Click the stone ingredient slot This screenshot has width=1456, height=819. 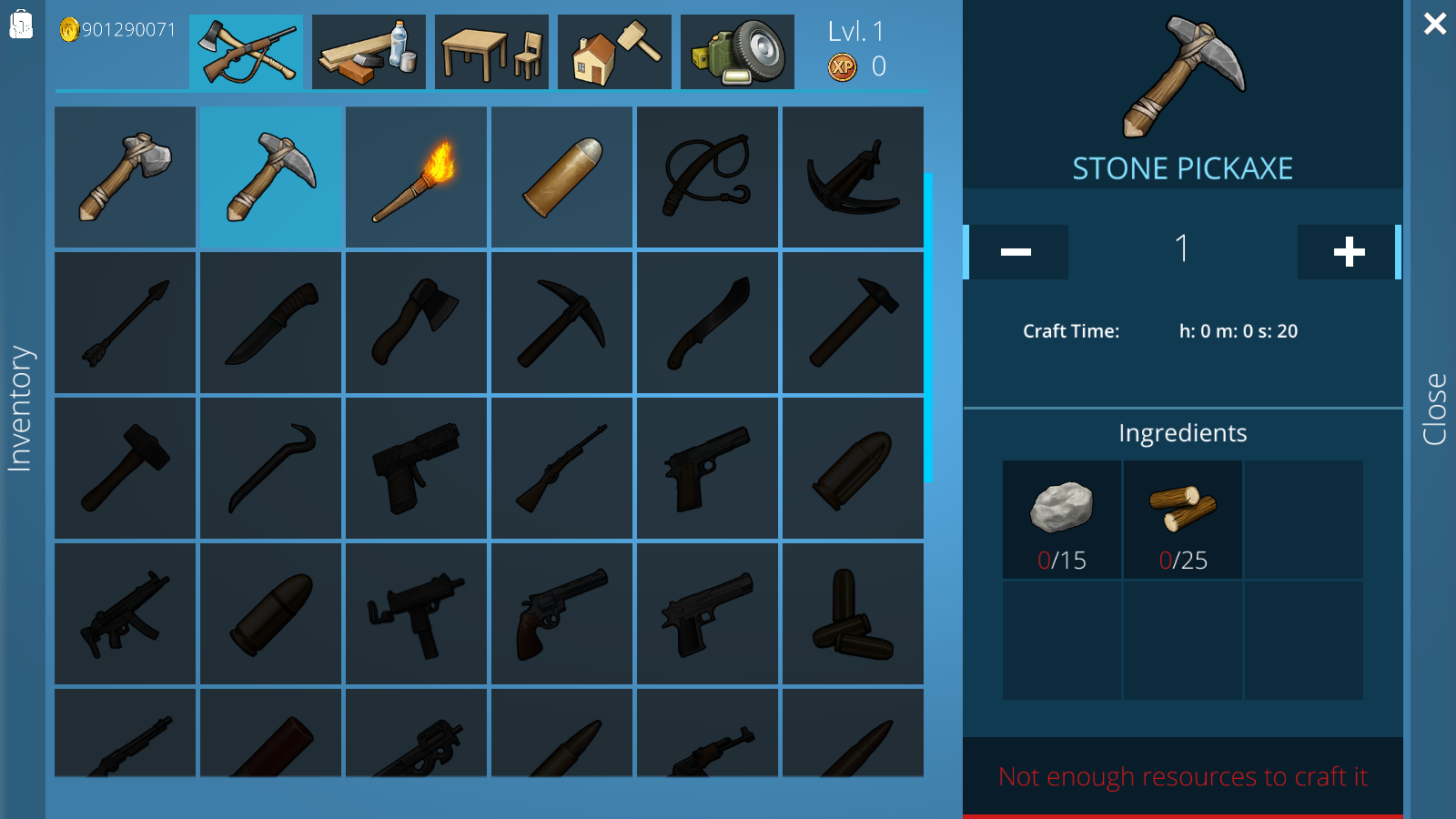pos(1062,519)
